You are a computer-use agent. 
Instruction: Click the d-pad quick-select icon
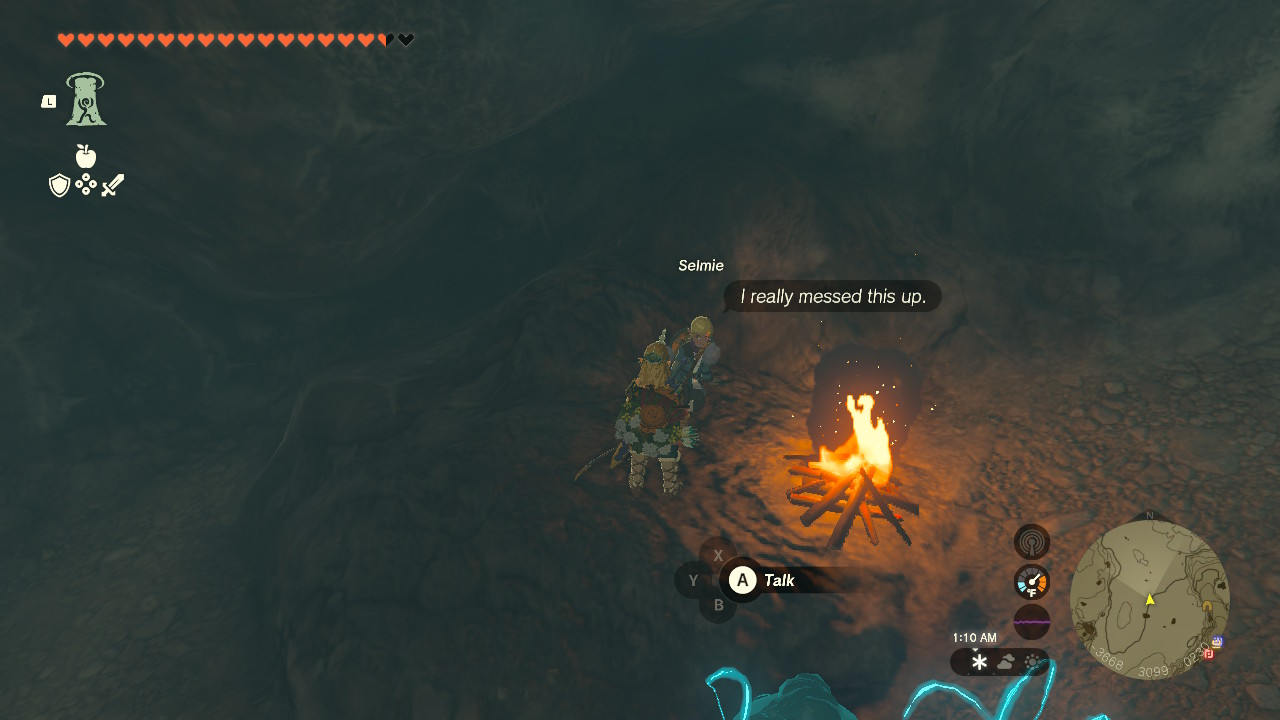point(87,184)
